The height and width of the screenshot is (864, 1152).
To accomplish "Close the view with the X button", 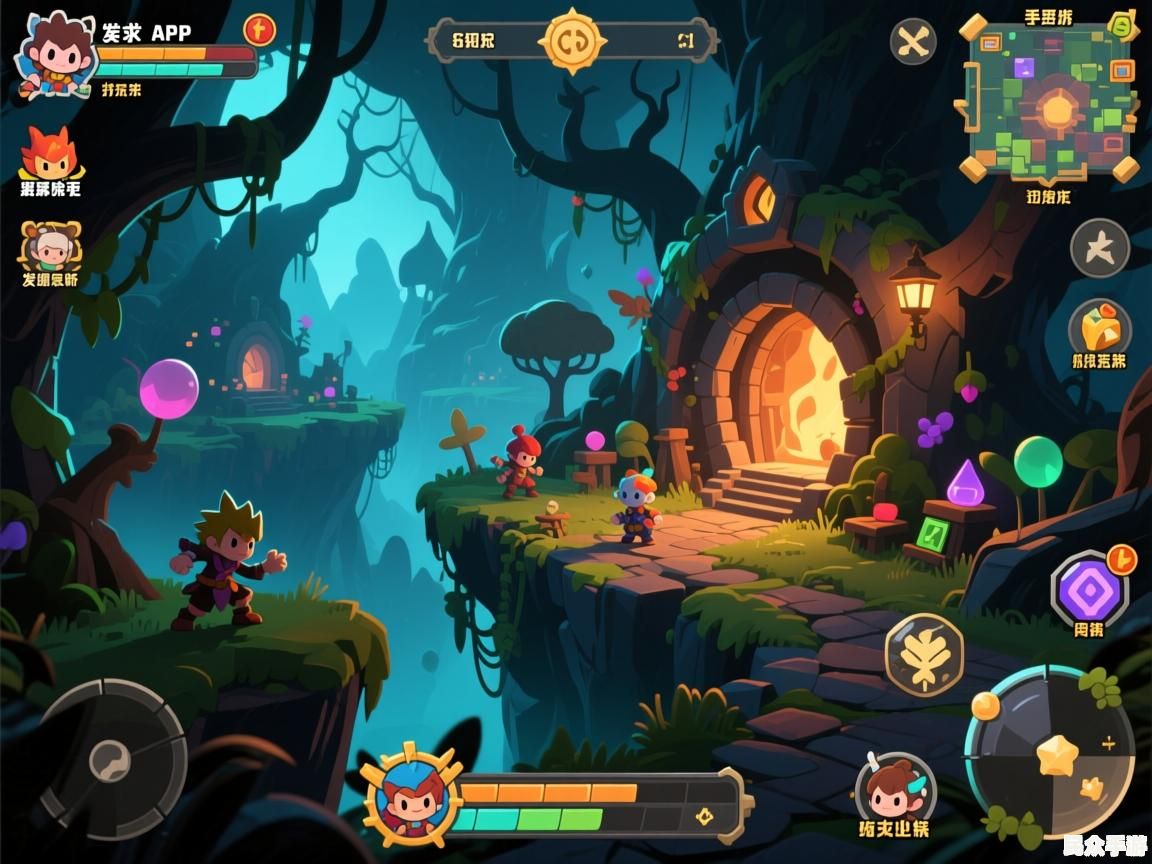I will (x=913, y=42).
